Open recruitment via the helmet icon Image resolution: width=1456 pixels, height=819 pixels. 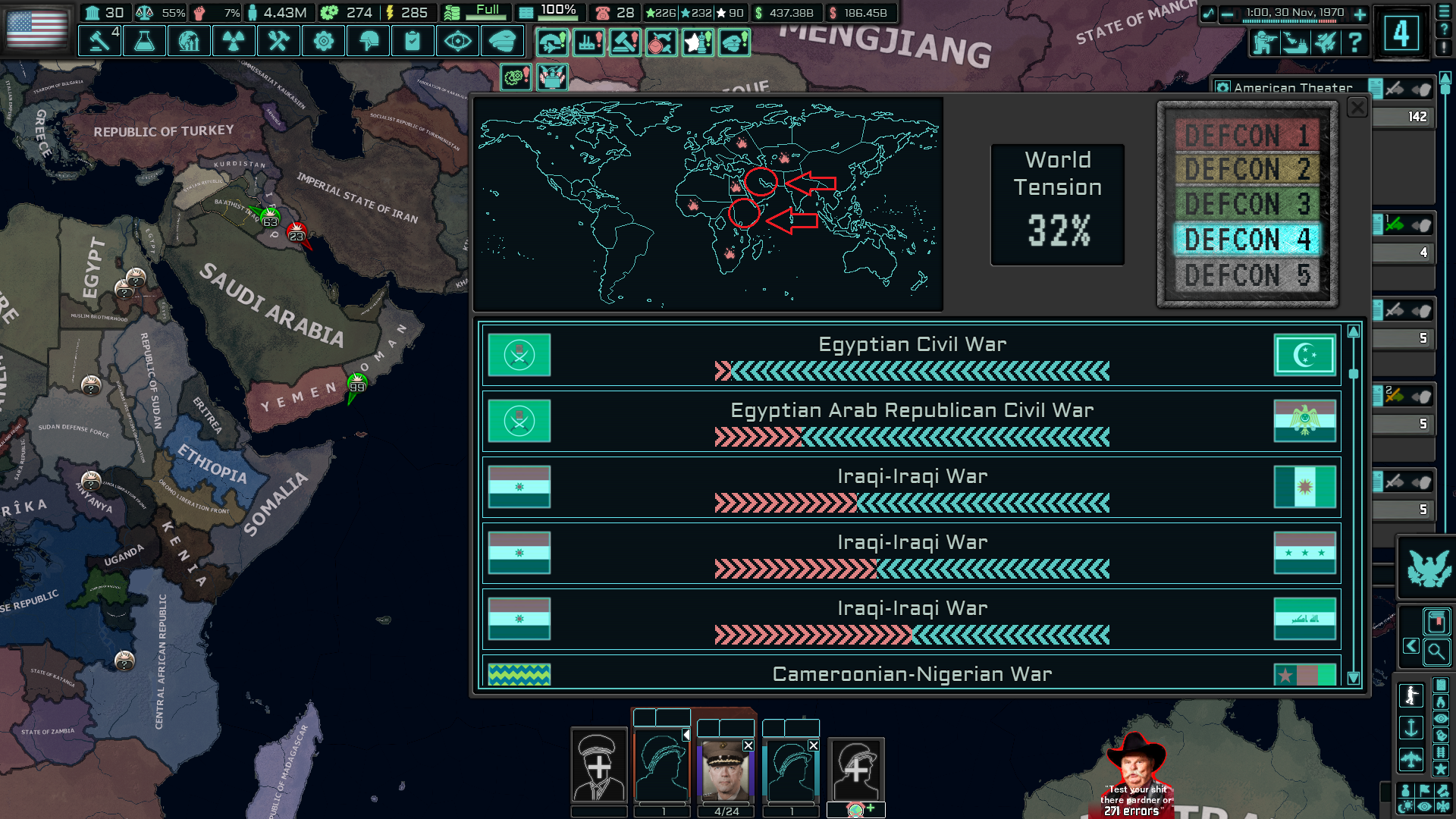click(x=366, y=41)
